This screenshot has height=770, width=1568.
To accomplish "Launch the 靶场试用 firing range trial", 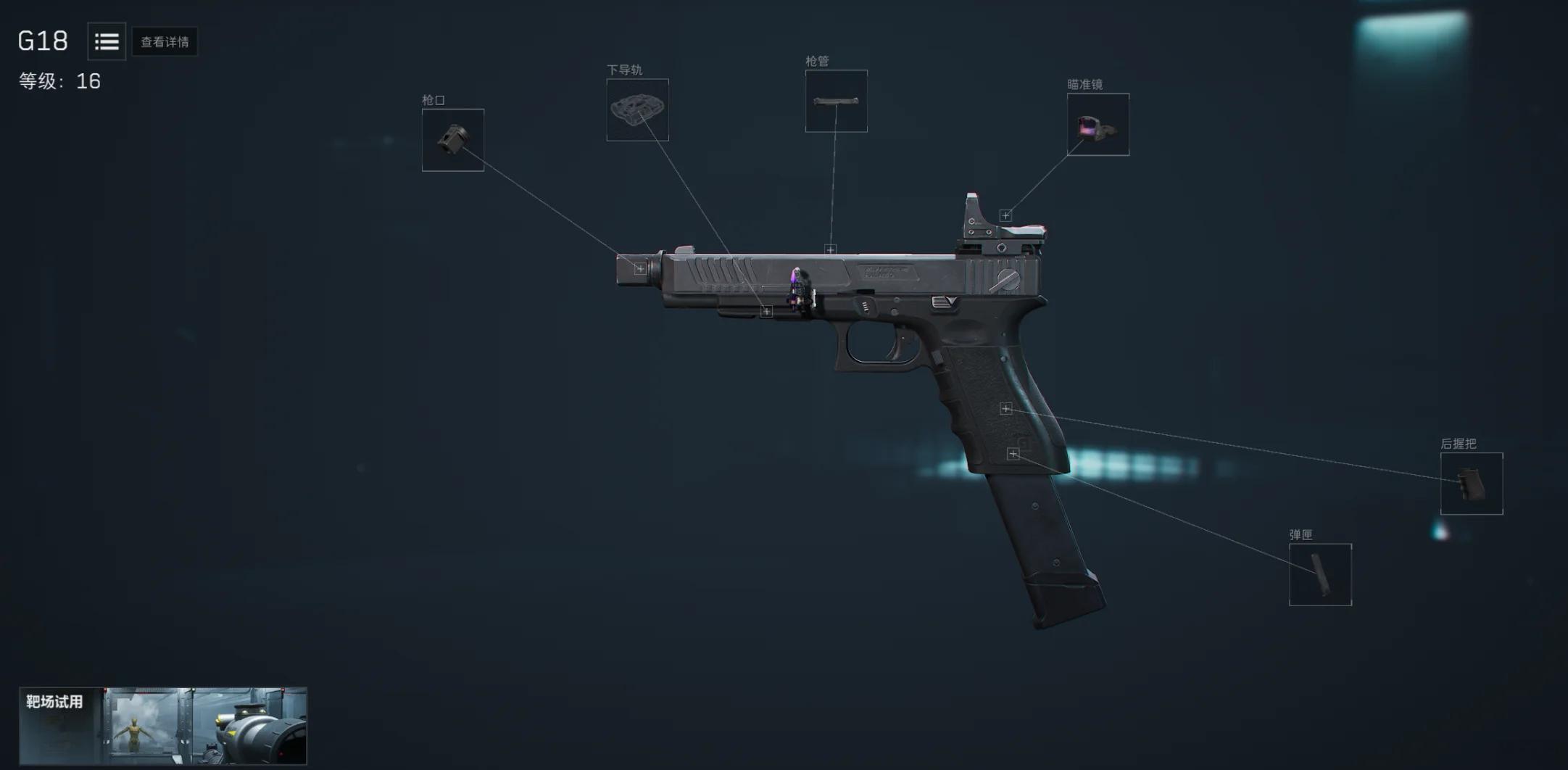I will [x=163, y=725].
